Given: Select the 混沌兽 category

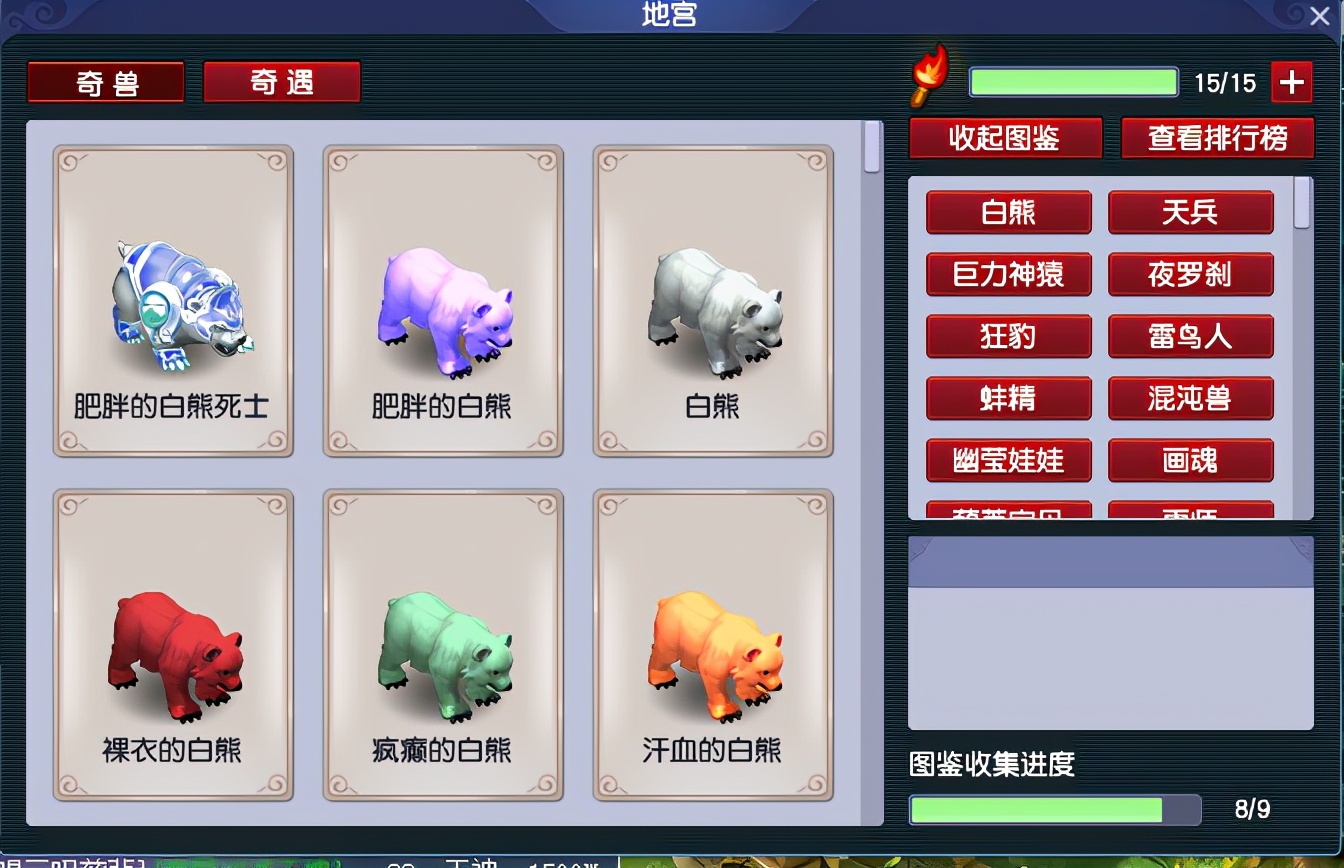Looking at the screenshot, I should [1190, 399].
